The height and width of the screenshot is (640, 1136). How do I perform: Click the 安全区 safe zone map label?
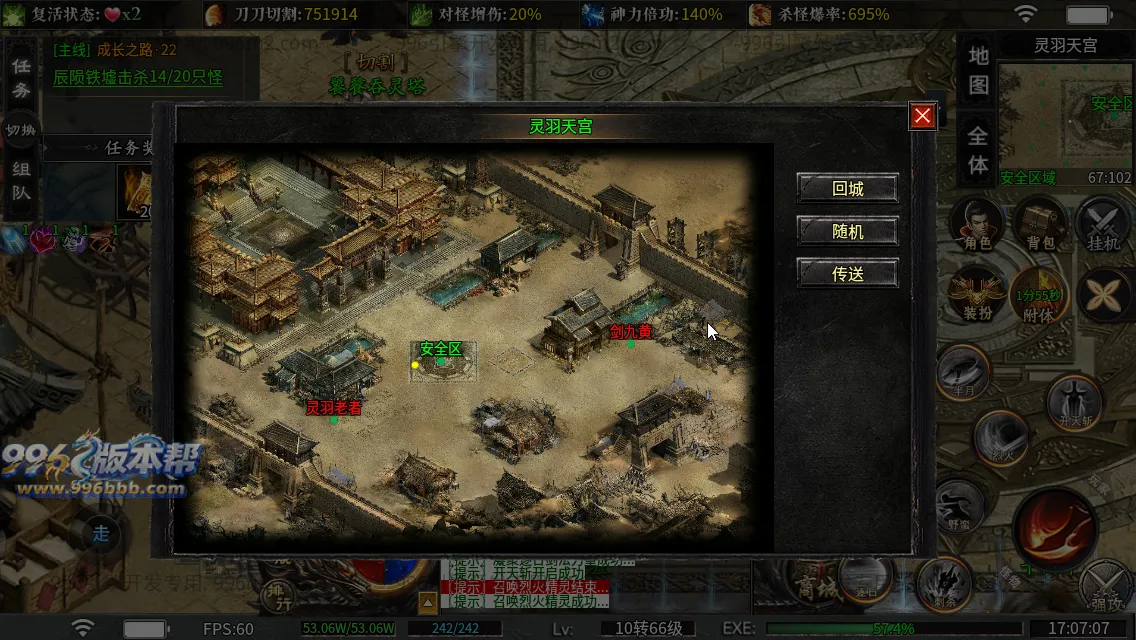[441, 349]
